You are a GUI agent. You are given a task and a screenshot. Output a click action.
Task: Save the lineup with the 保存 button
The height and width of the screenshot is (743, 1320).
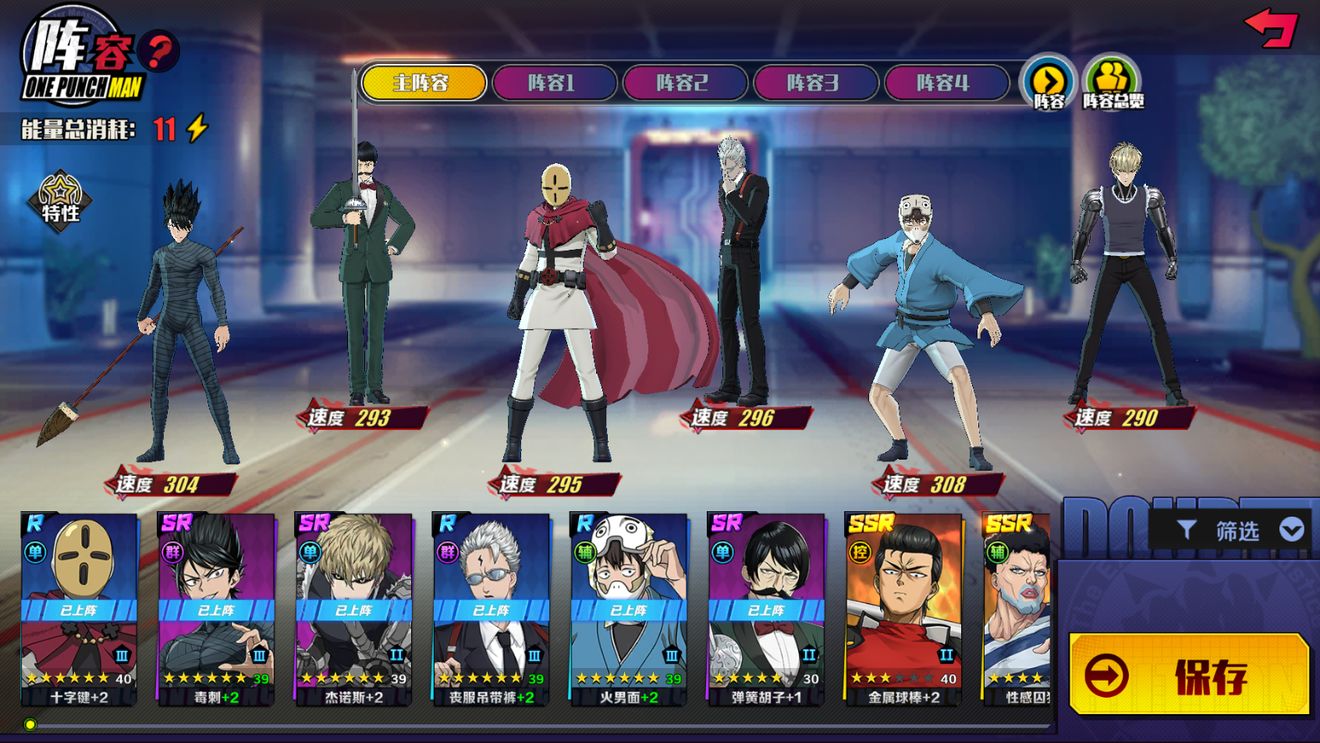1189,675
